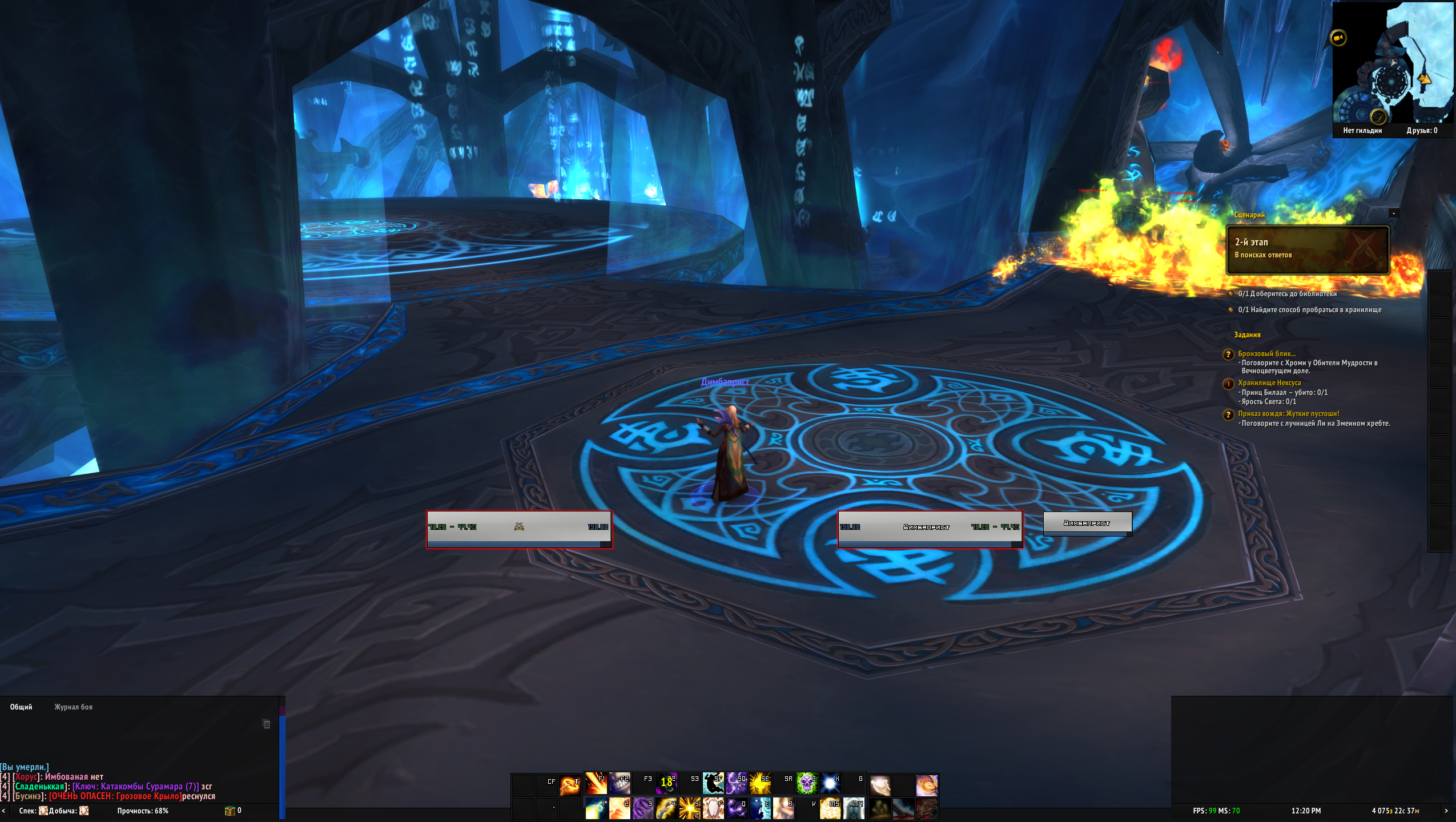Select the Бронзовый блик quest entry

(1266, 354)
